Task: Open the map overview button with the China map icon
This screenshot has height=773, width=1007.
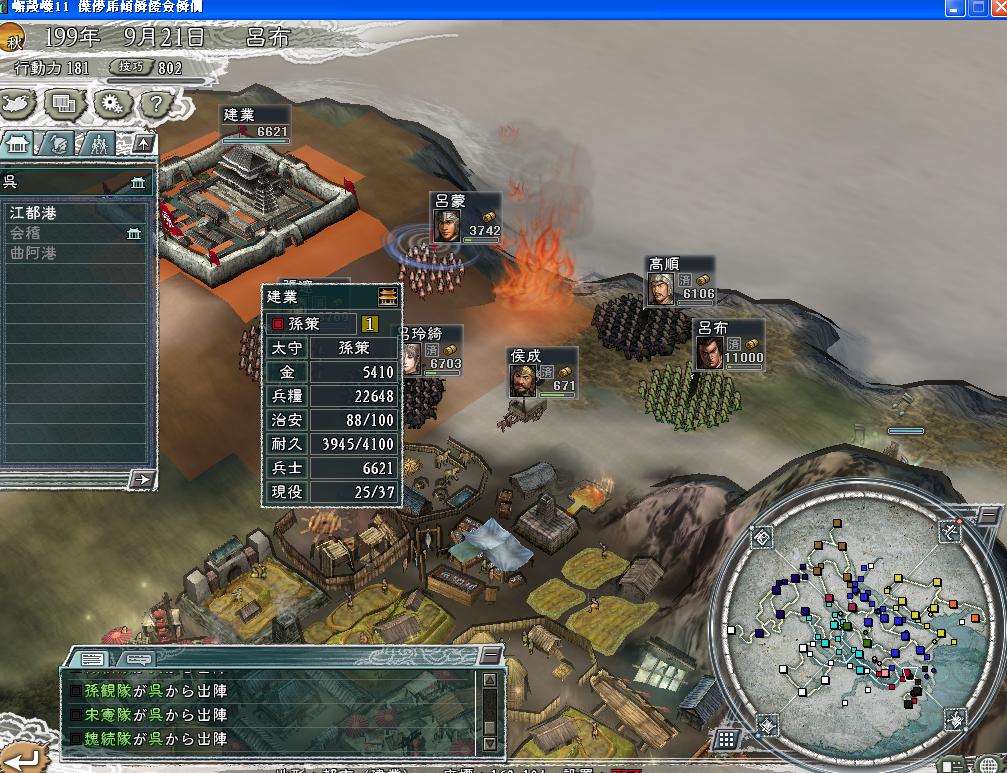Action: (19, 103)
